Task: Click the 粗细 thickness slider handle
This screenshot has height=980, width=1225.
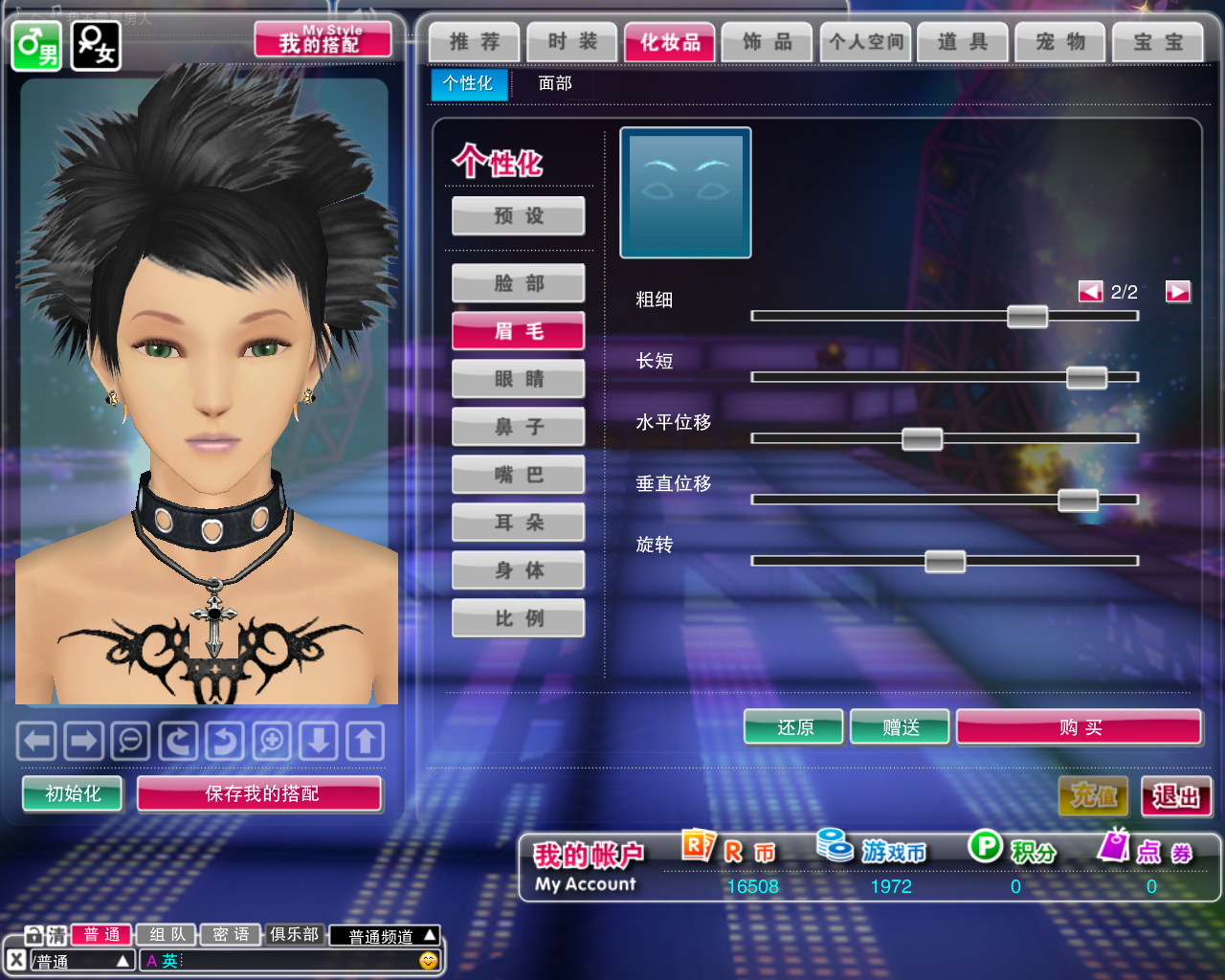Action: [1027, 317]
